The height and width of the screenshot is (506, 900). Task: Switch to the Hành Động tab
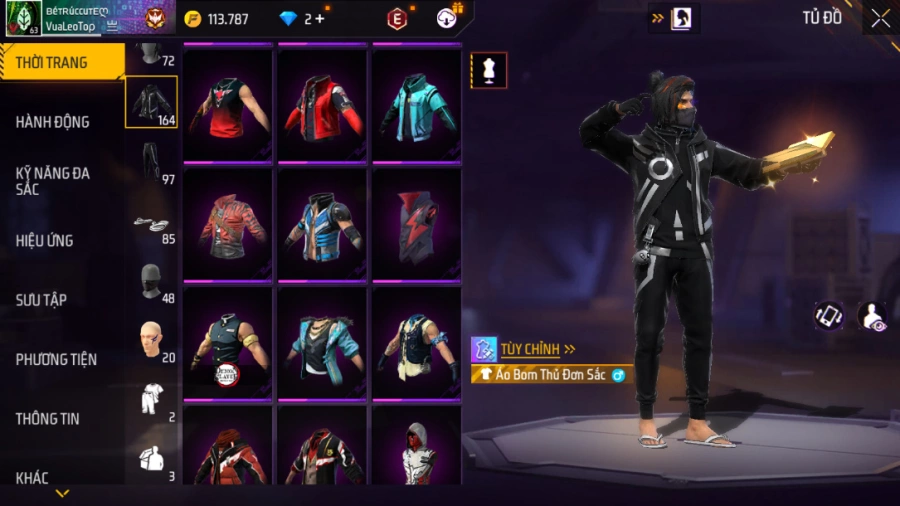pos(60,122)
